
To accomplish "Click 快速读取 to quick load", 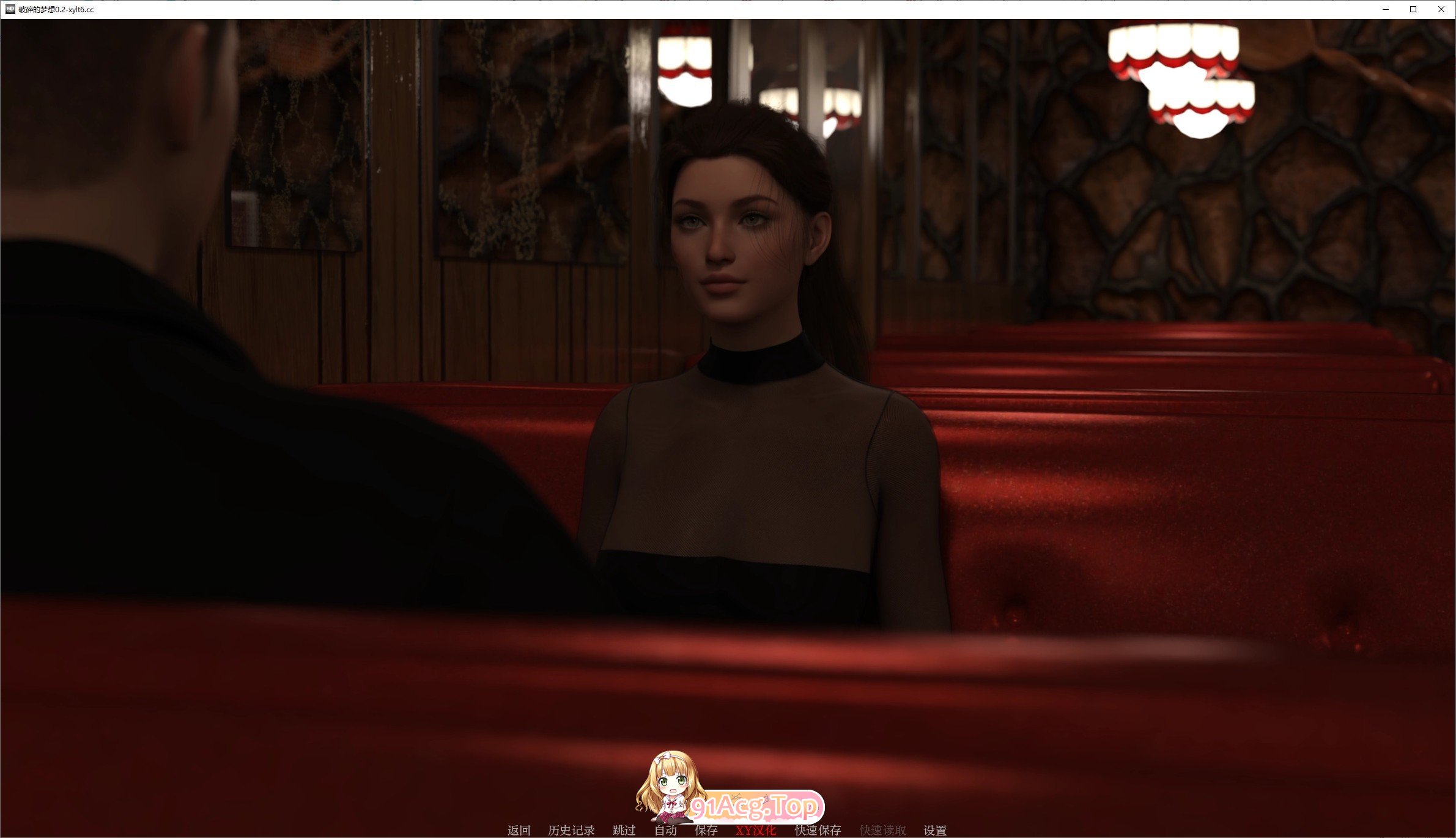I will [x=881, y=830].
